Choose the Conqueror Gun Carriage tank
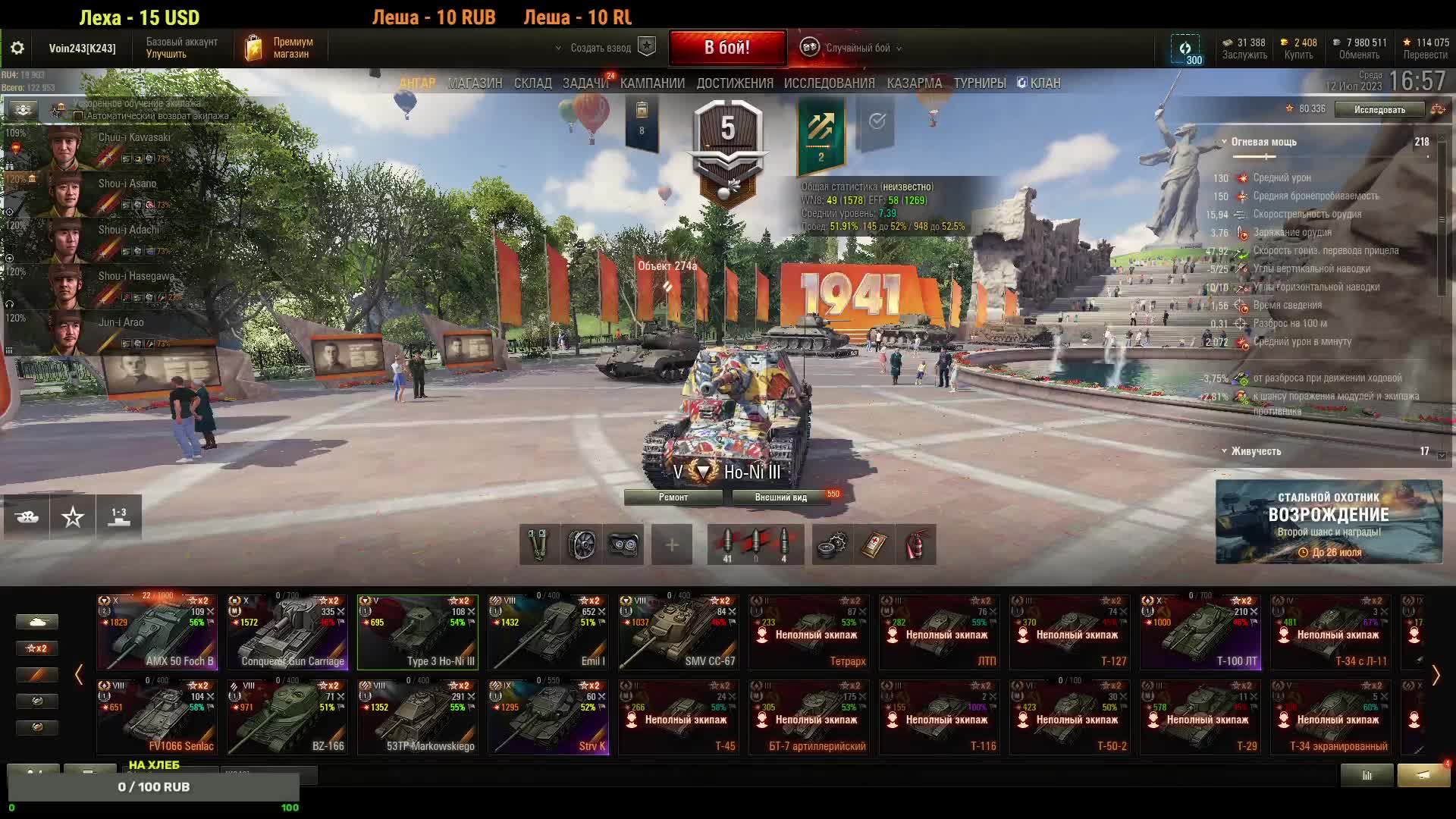The width and height of the screenshot is (1456, 819). click(287, 632)
